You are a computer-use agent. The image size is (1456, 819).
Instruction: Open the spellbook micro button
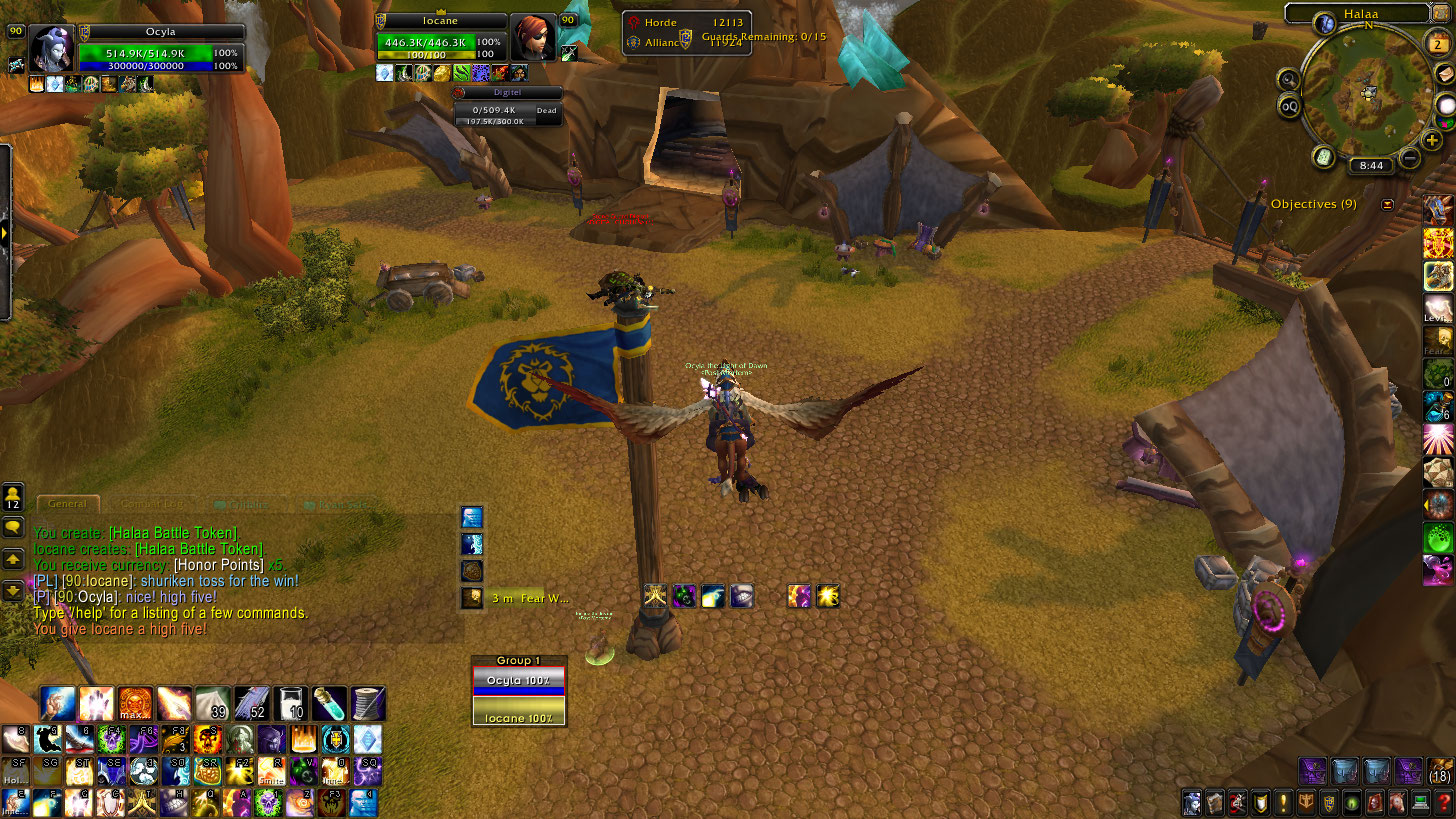tap(1214, 802)
